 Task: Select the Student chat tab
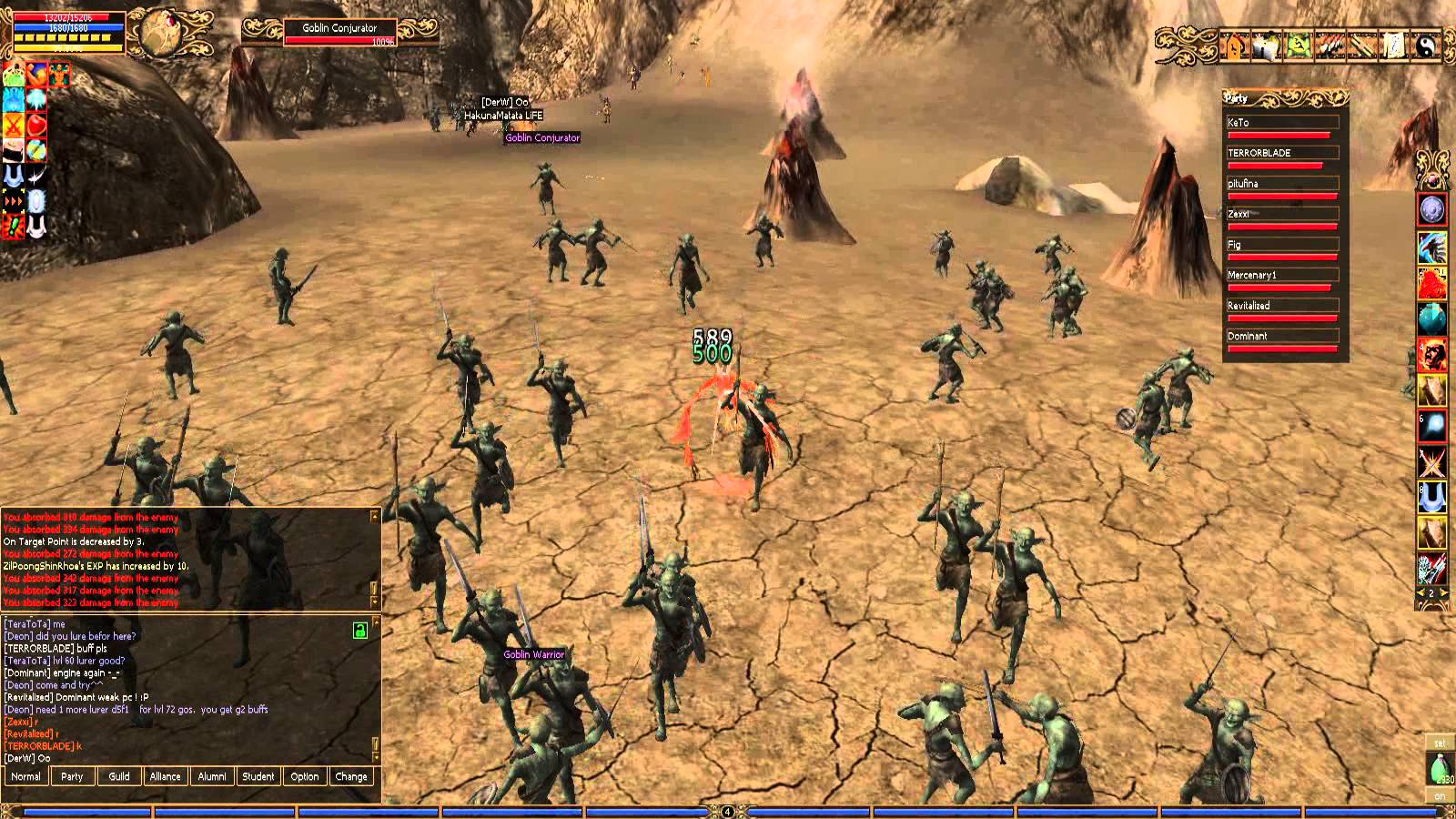(258, 776)
